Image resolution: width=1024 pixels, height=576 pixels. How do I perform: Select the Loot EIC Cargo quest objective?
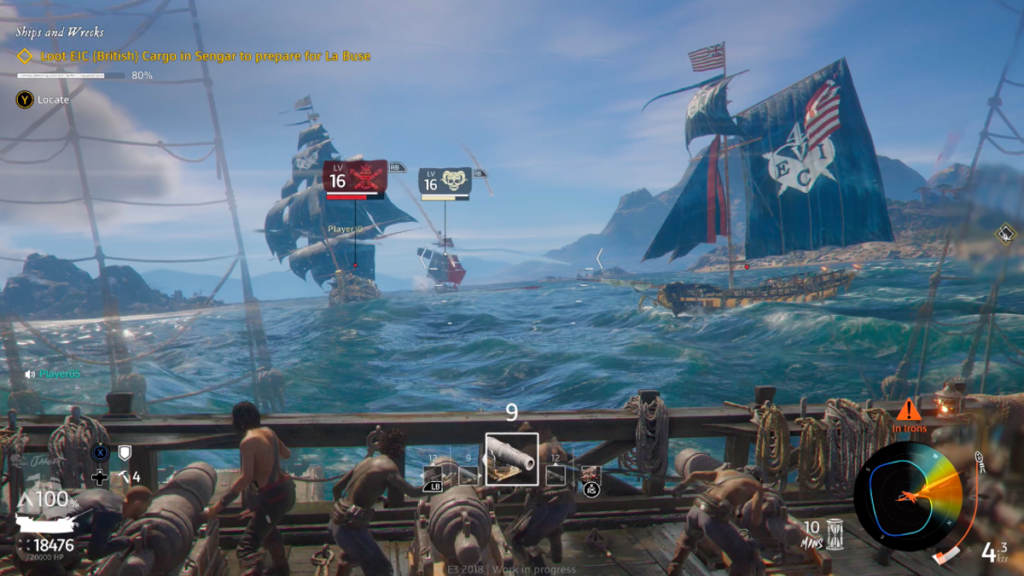pos(205,56)
